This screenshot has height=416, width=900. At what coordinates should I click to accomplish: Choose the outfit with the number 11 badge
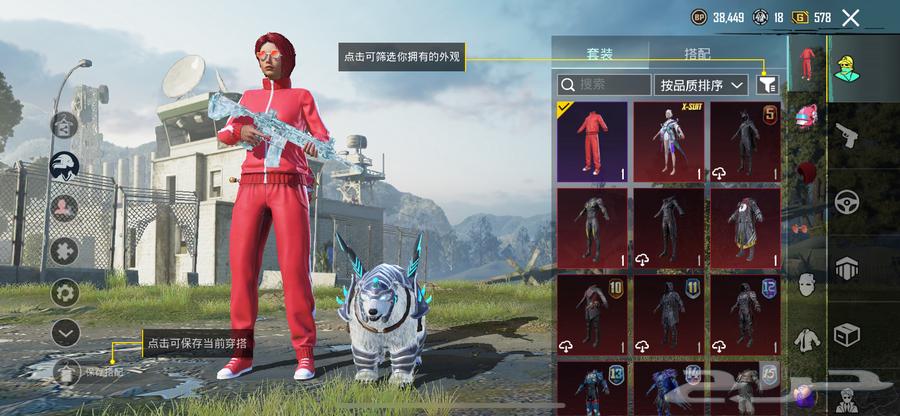pos(669,316)
